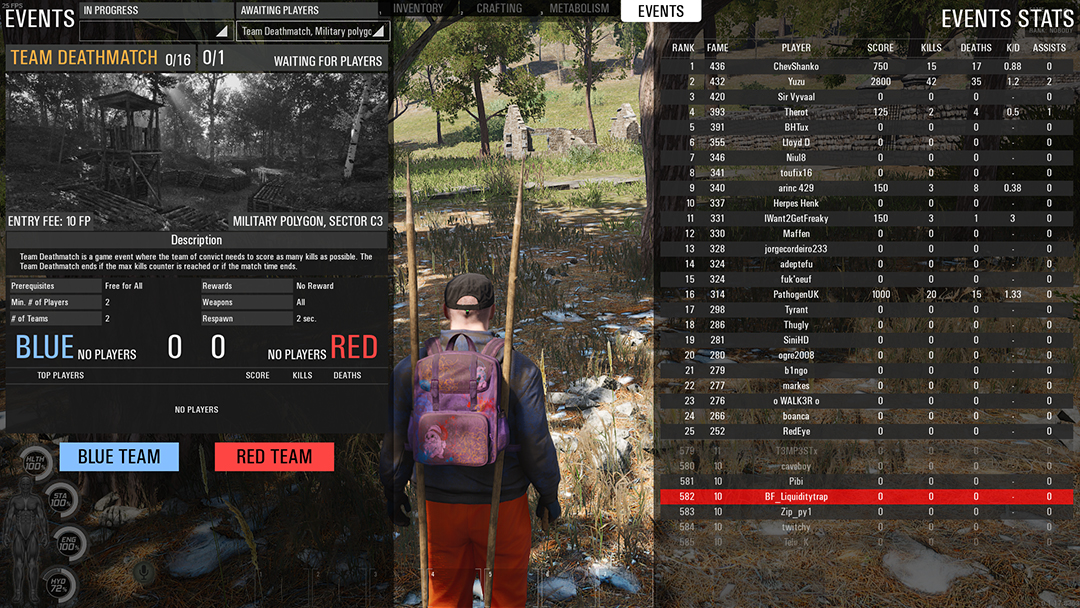
Task: Expand the Awaiting Players dropdown
Action: tap(313, 31)
